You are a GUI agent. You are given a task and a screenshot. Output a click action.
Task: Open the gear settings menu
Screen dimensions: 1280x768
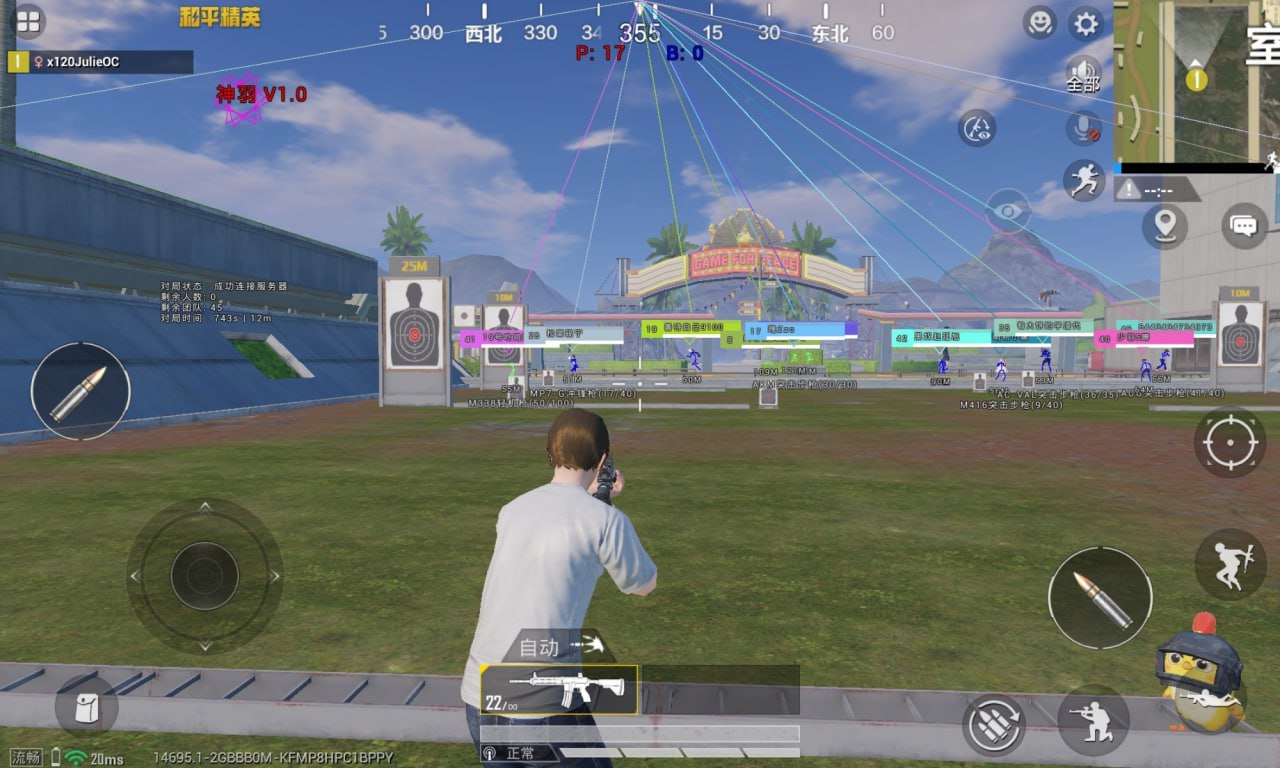1086,23
